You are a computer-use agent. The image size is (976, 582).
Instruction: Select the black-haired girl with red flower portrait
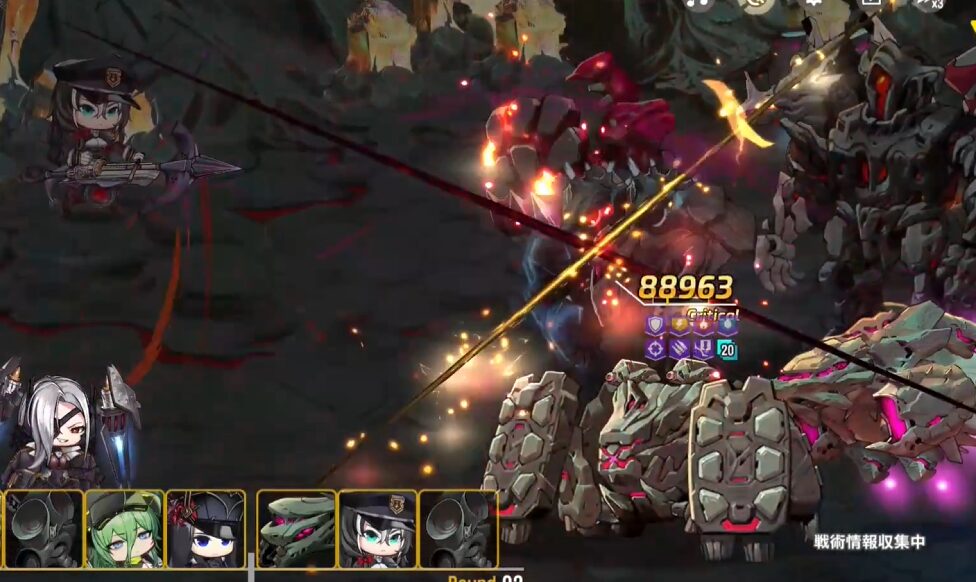click(205, 529)
